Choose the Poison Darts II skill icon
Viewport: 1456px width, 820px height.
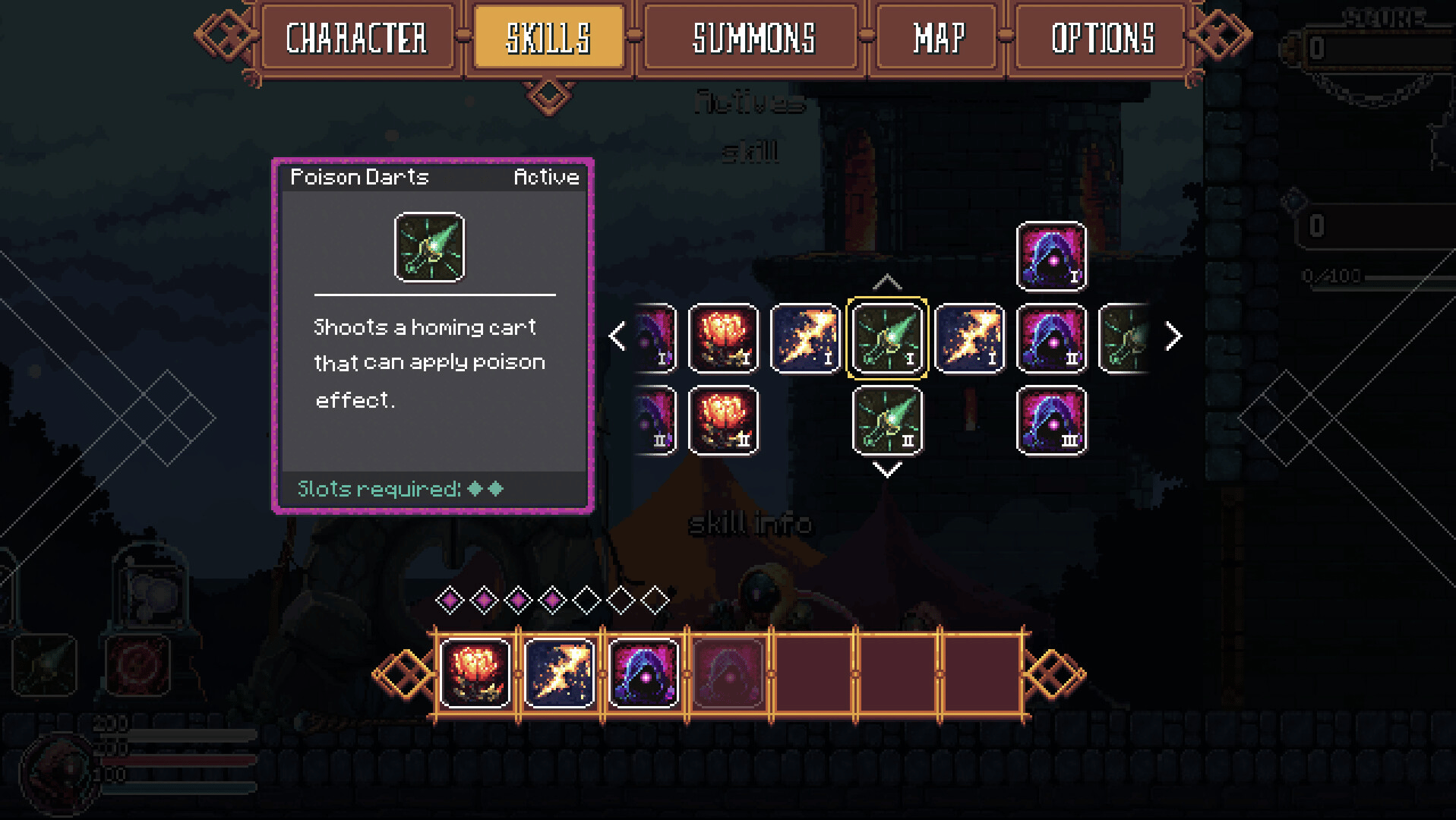(x=887, y=420)
